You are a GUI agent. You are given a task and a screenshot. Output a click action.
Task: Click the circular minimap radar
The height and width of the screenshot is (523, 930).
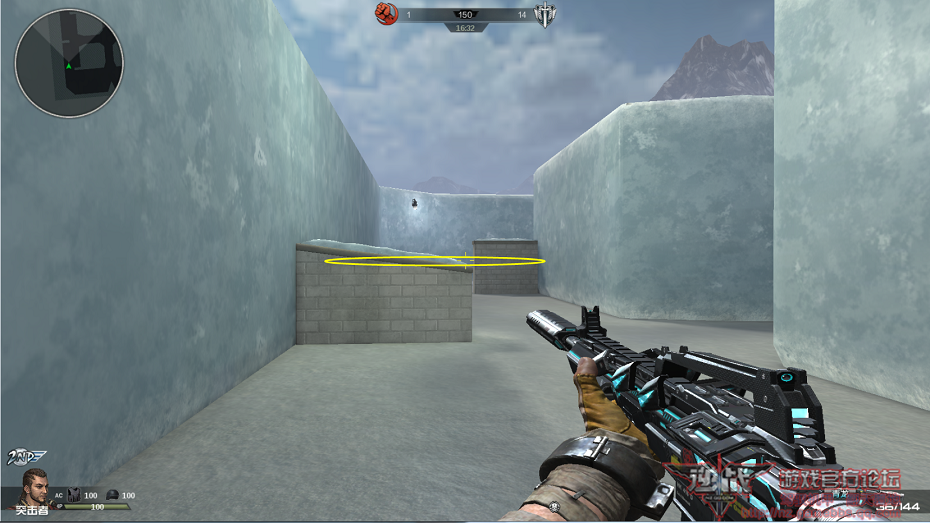69,63
